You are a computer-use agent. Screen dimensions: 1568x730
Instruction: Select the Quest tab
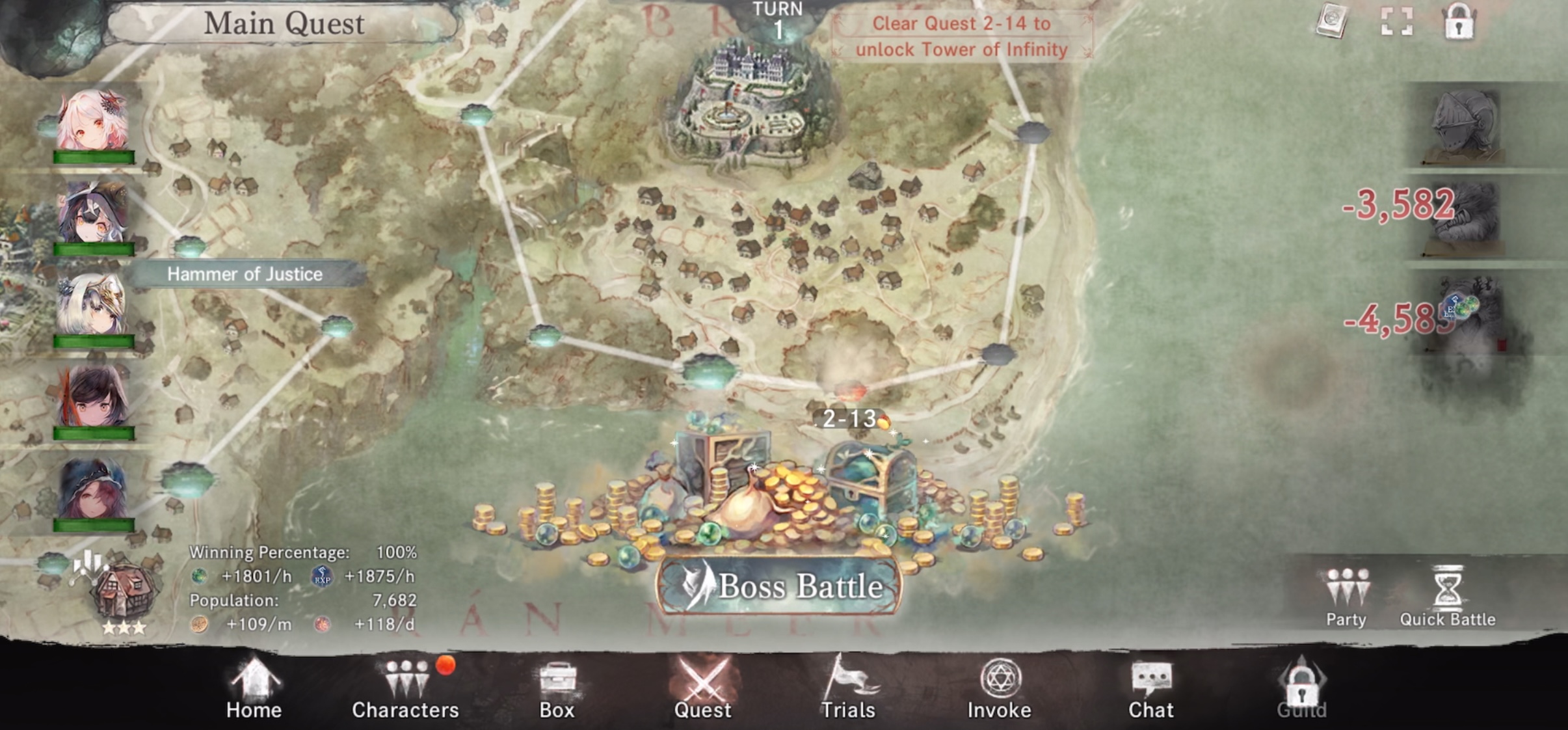point(702,689)
